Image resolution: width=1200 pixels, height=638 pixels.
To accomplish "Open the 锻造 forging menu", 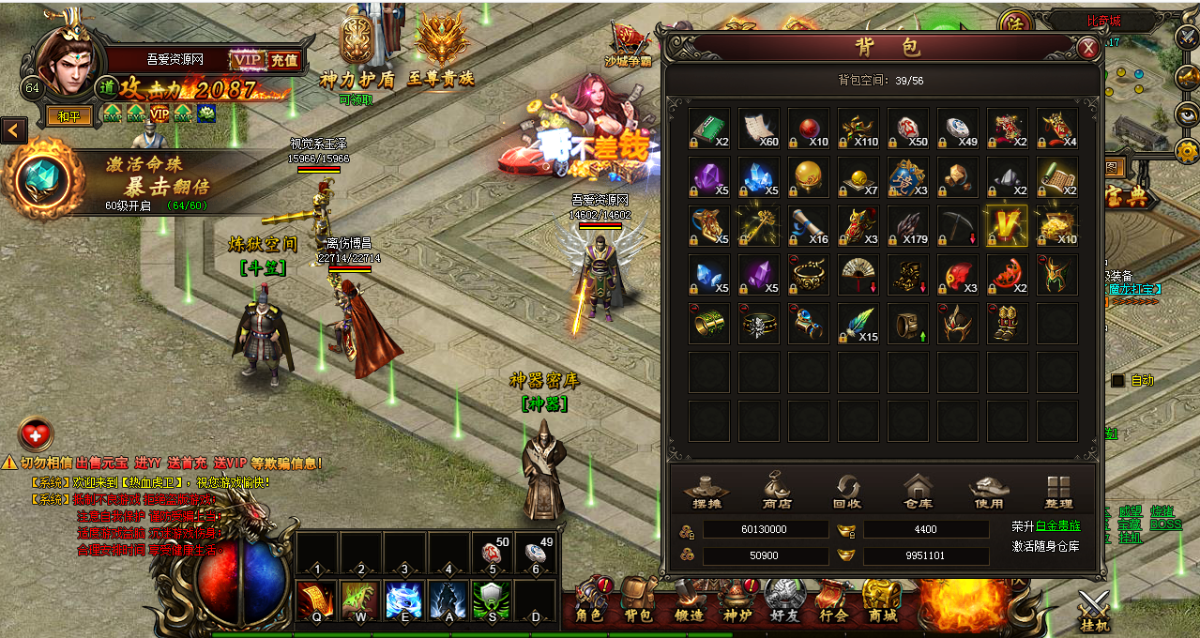I will coord(687,604).
